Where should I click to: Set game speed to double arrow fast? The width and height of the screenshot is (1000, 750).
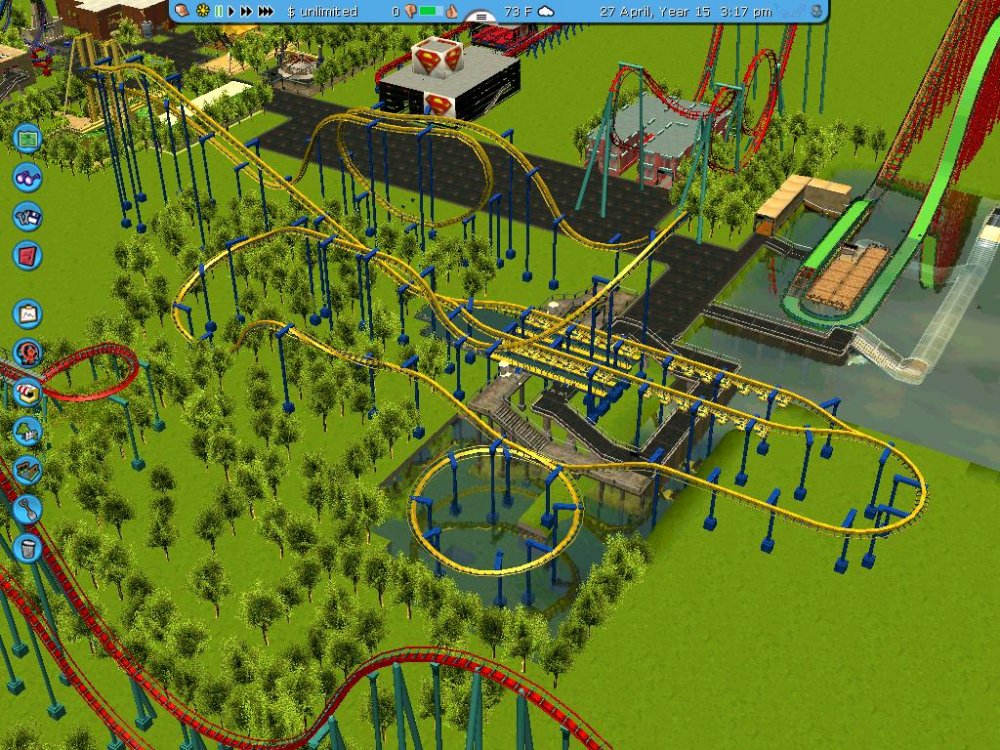pos(246,11)
